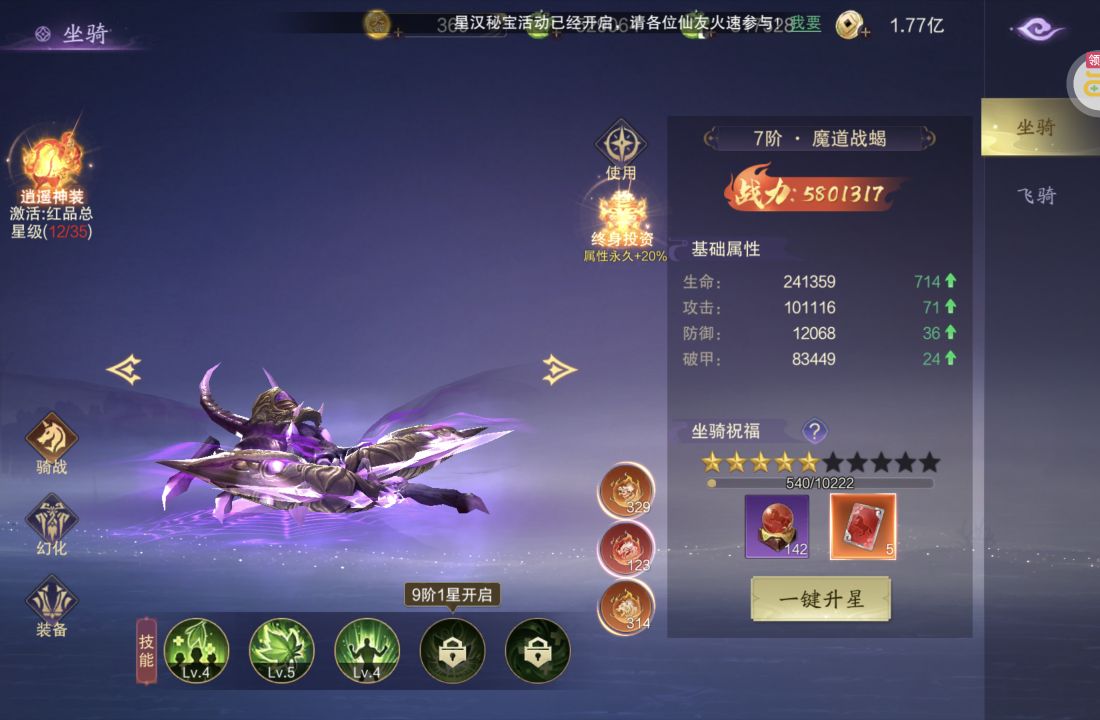The height and width of the screenshot is (720, 1100).
Task: Show the next mount with right arrow
Action: point(559,370)
